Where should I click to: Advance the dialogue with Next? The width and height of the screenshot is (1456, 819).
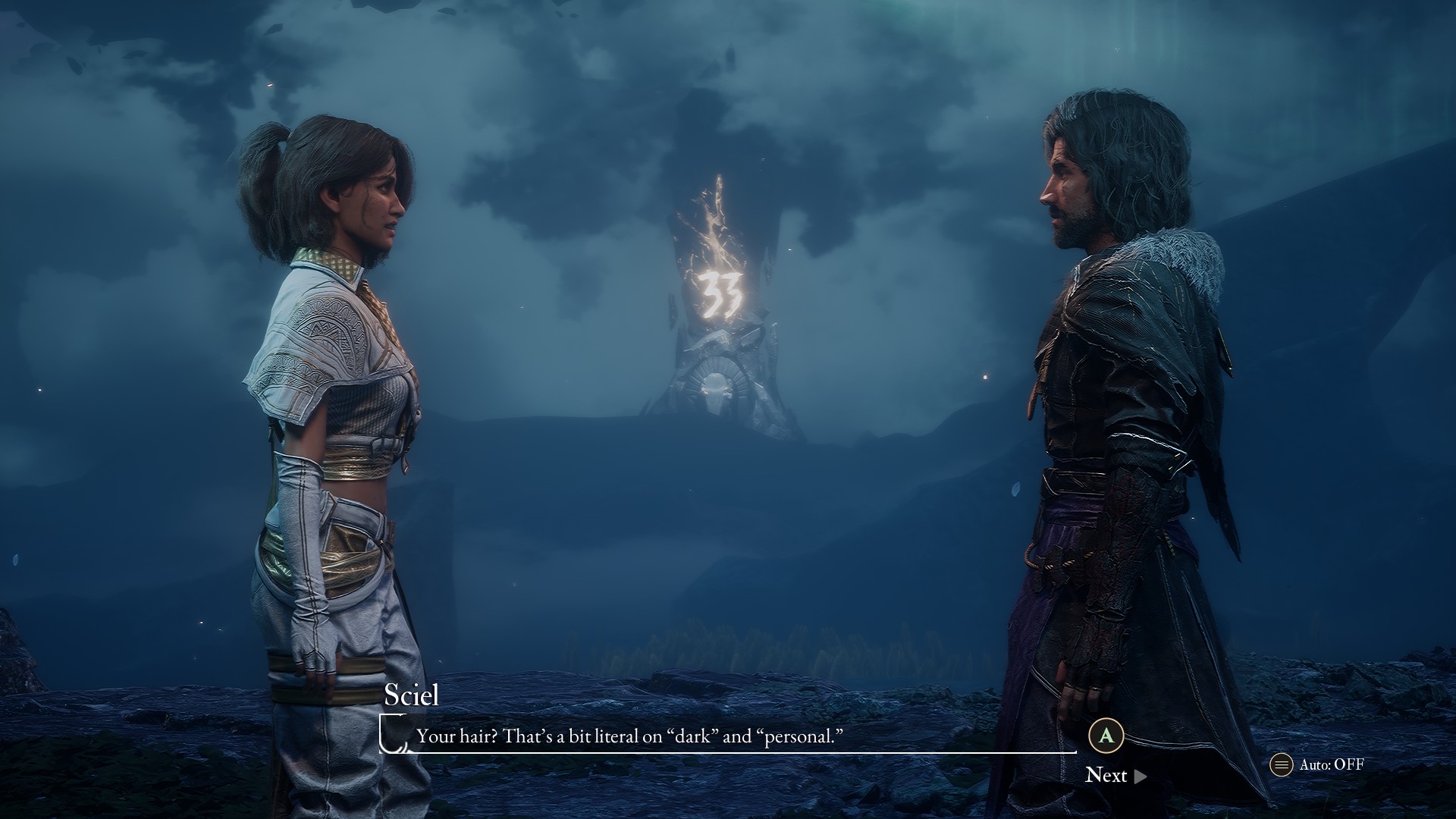pos(1115,775)
